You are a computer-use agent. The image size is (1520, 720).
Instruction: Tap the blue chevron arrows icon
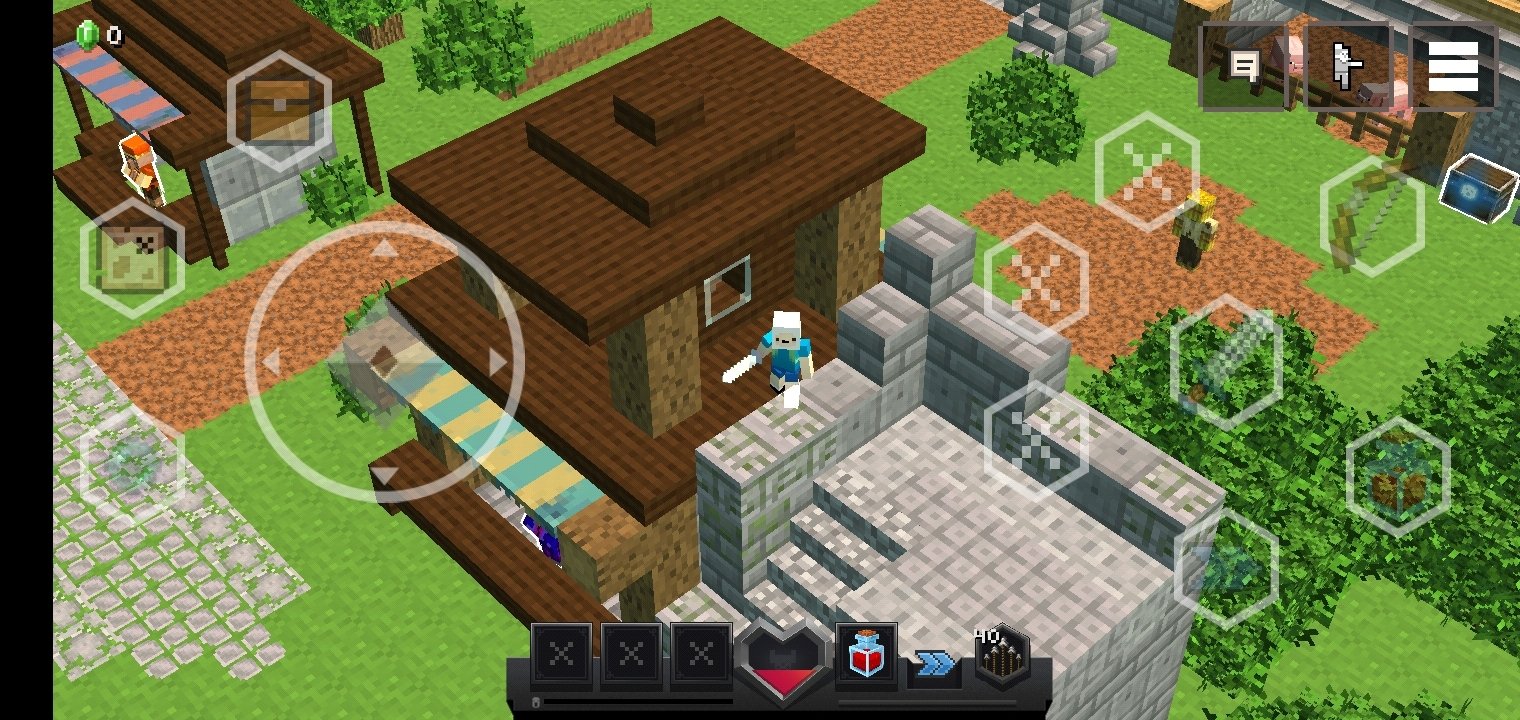934,663
